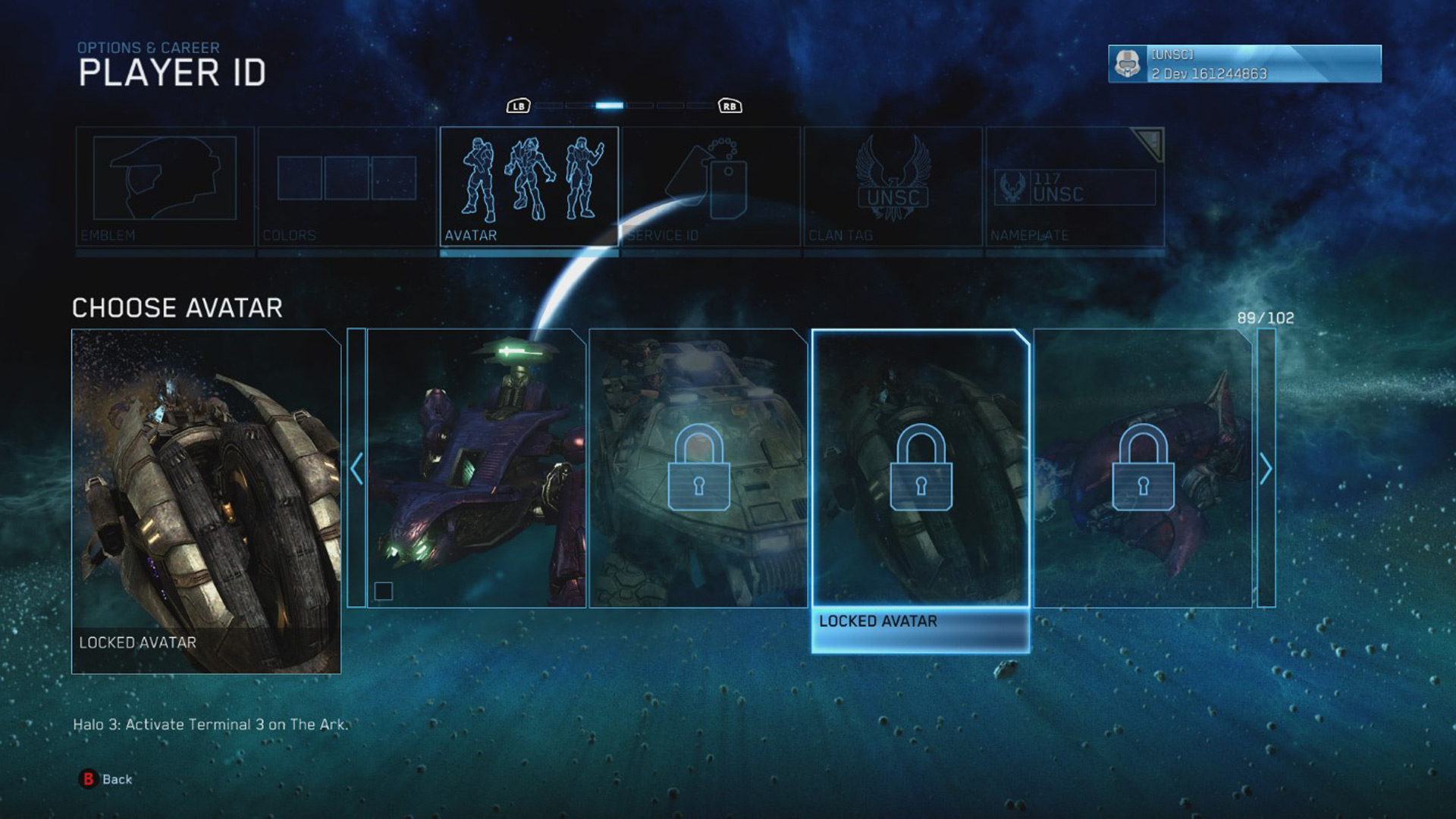
Task: Show previous avatars with the left arrow
Action: tap(356, 468)
